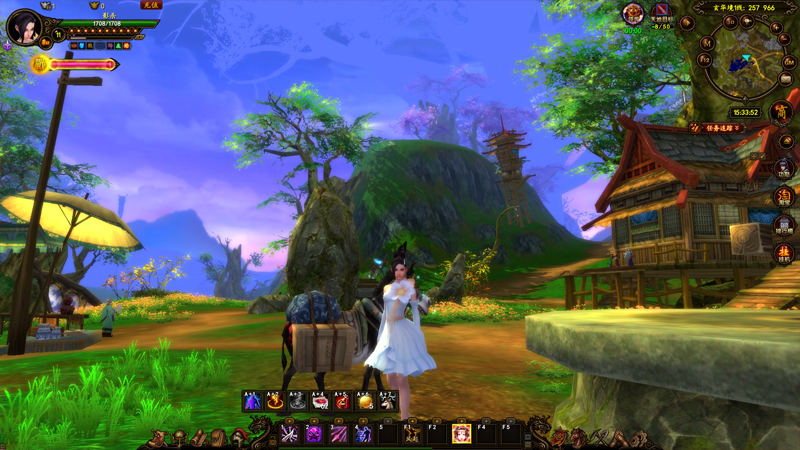Viewport: 800px width, 450px height.
Task: Use the purple demon face skill
Action: [x=314, y=433]
